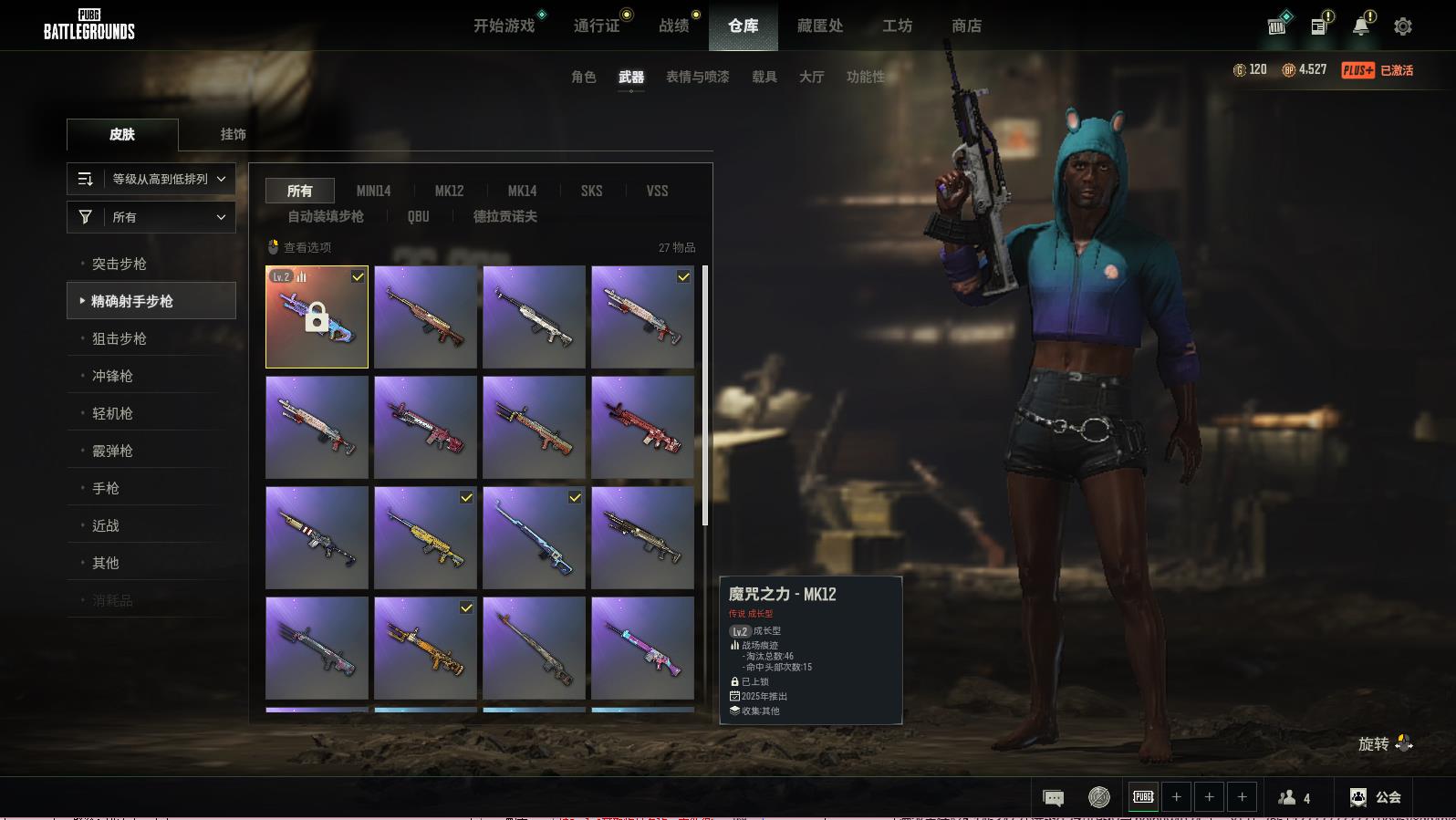
Task: Open the 公会 clan button
Action: [1376, 797]
